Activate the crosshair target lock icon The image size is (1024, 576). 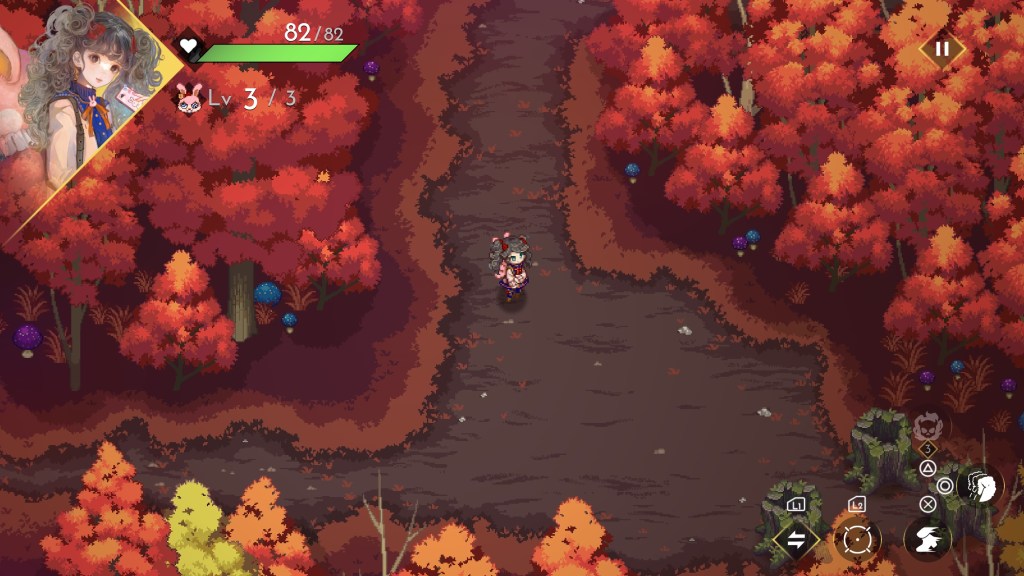[857, 539]
